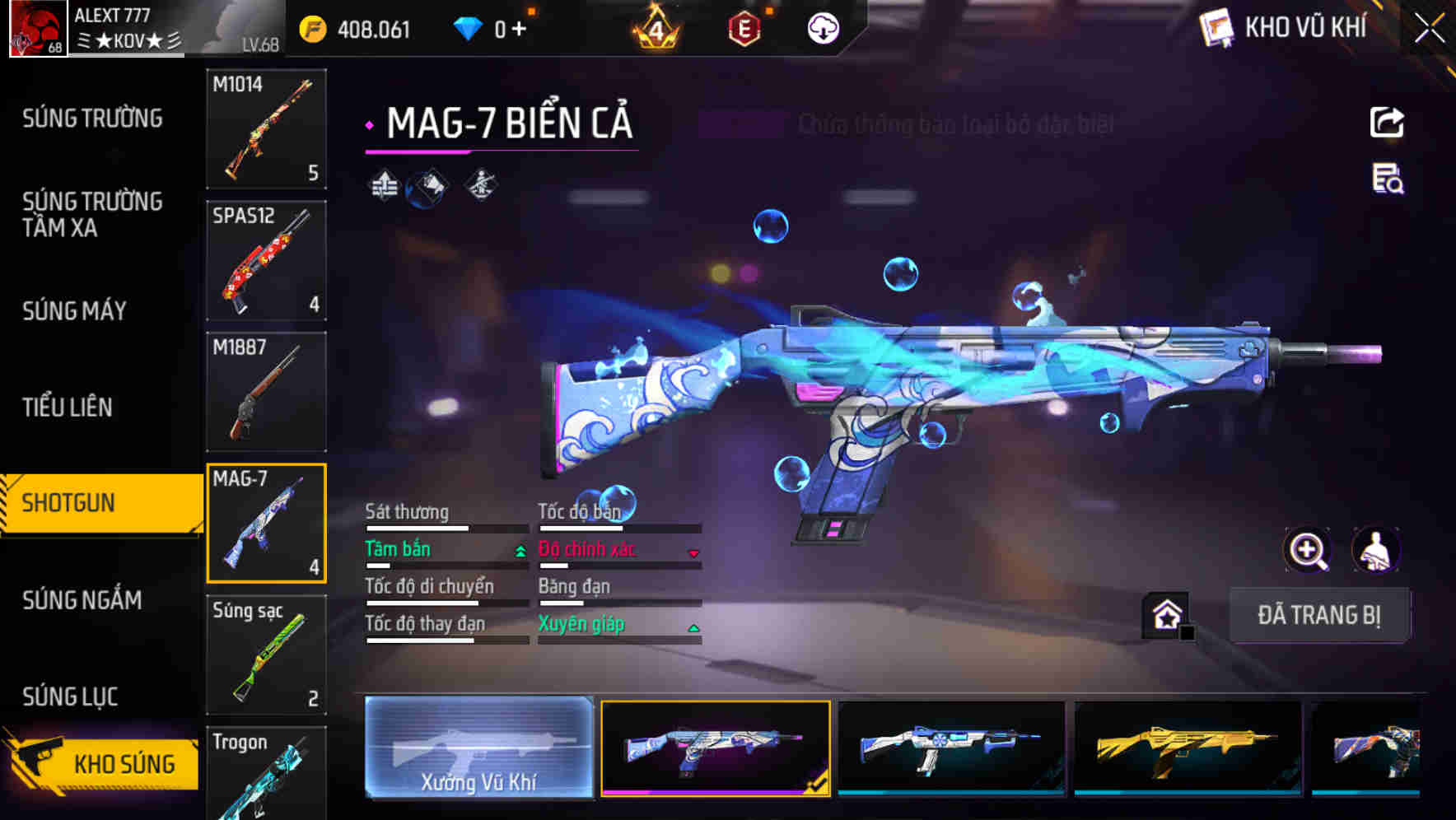Zoom in with the magnifier plus icon
Screen dimensions: 1456x820
1307,550
